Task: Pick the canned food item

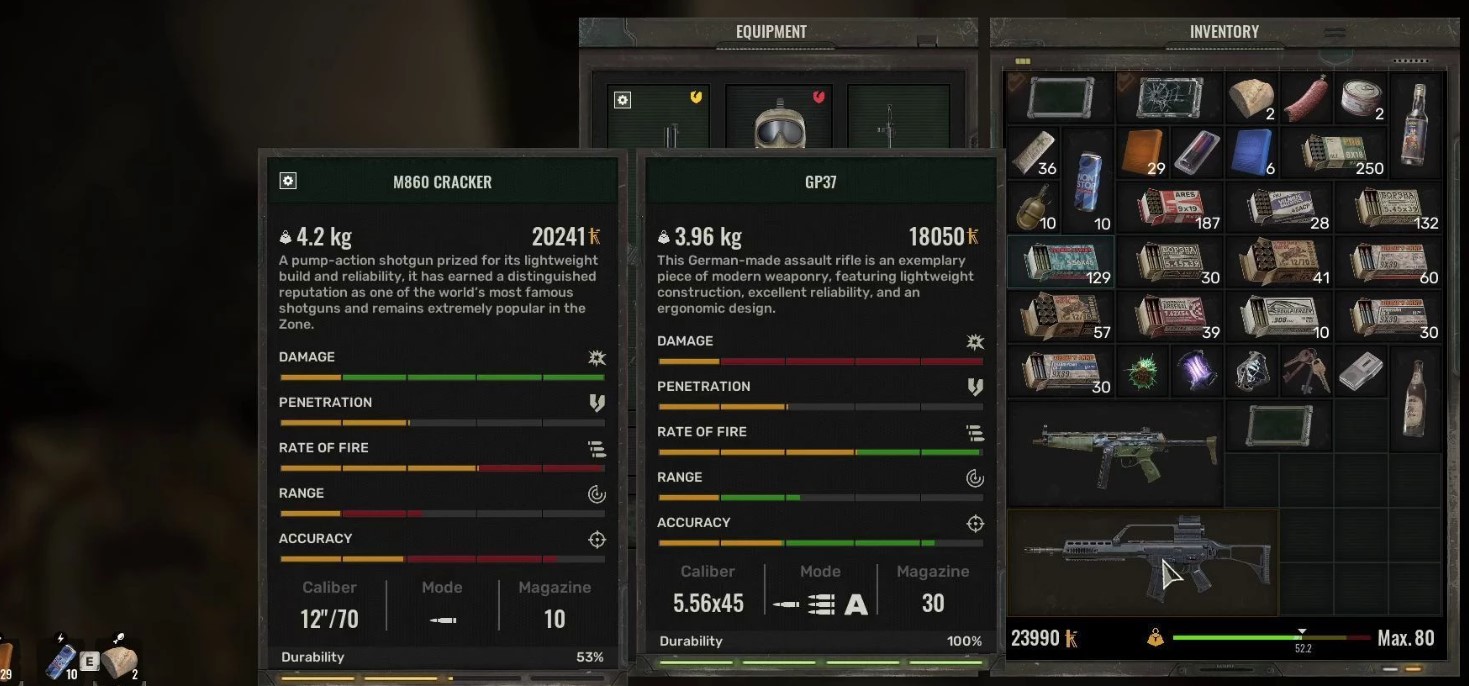Action: pyautogui.click(x=1360, y=97)
